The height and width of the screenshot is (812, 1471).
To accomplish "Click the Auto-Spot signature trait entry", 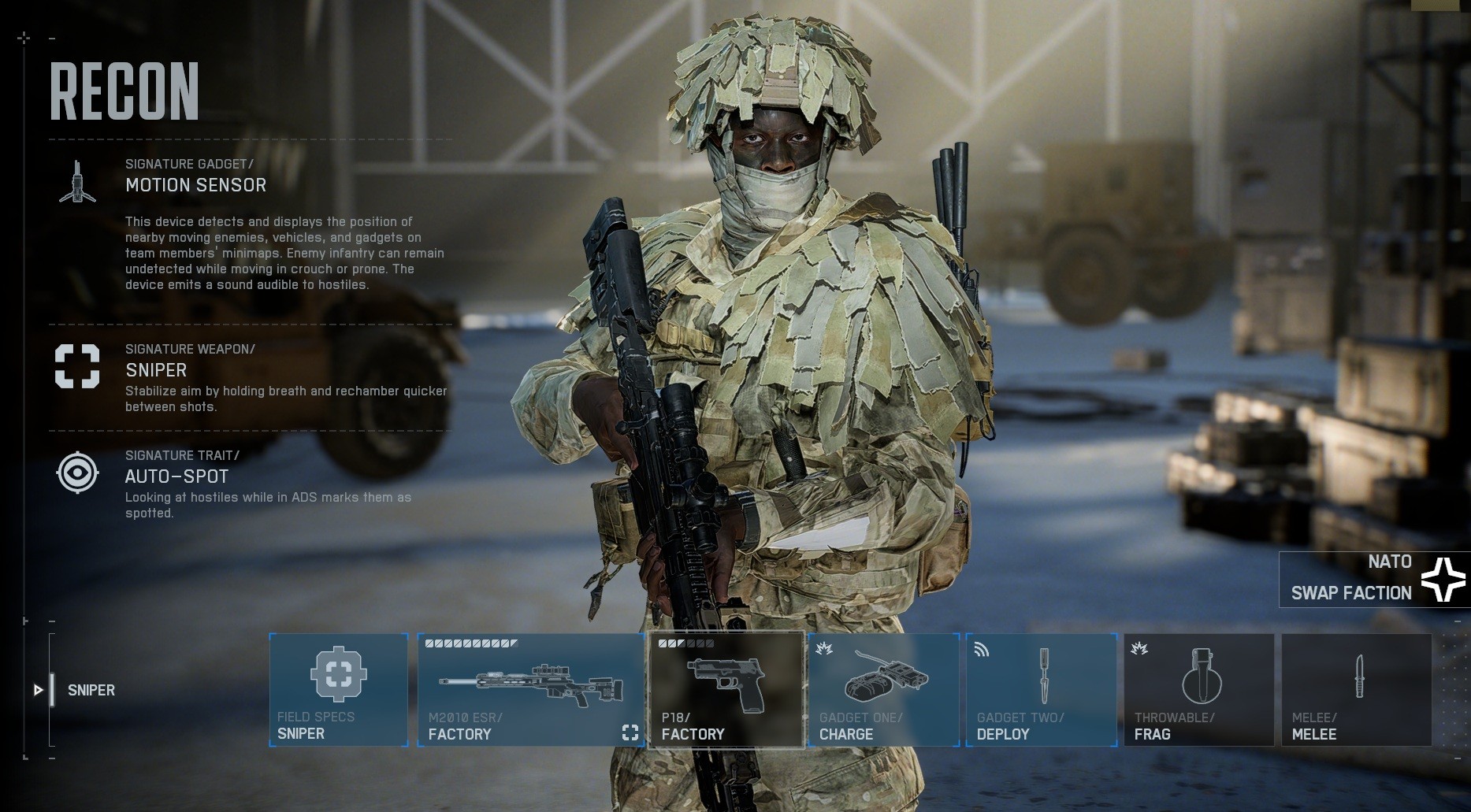I will click(x=176, y=476).
